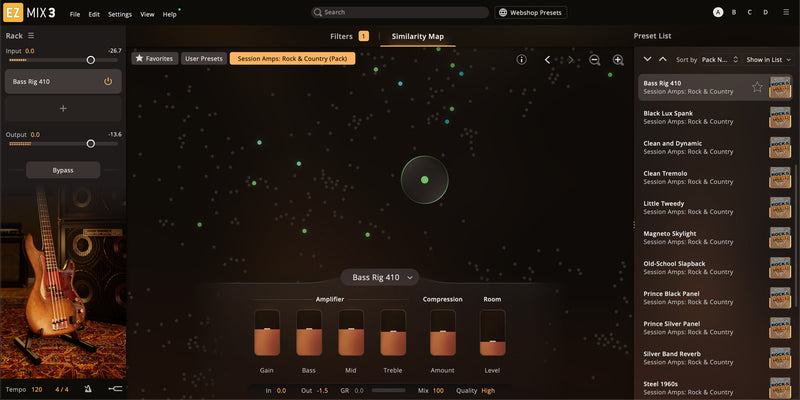The width and height of the screenshot is (800, 400).
Task: Open Webshop Presets
Action: point(530,12)
